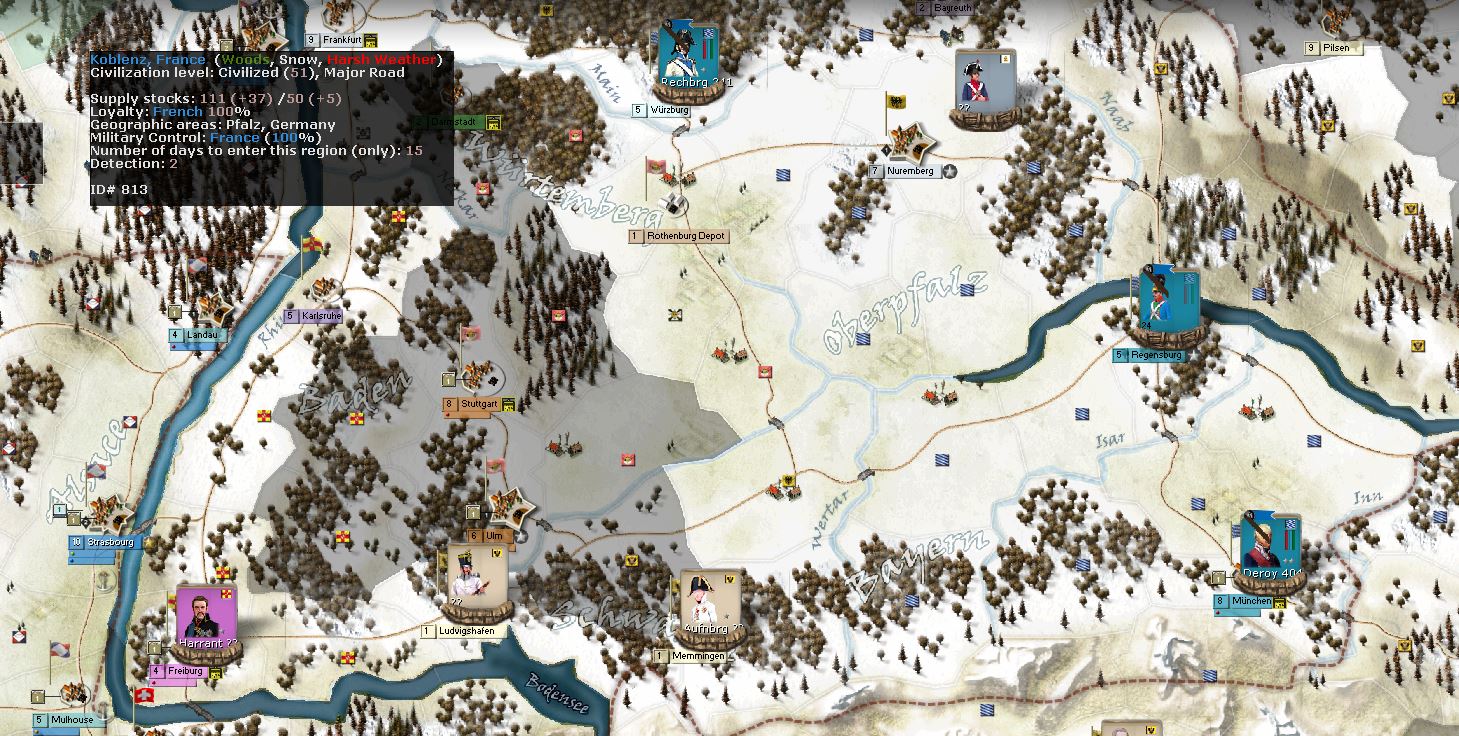Select the Strasbourg city label

110,543
